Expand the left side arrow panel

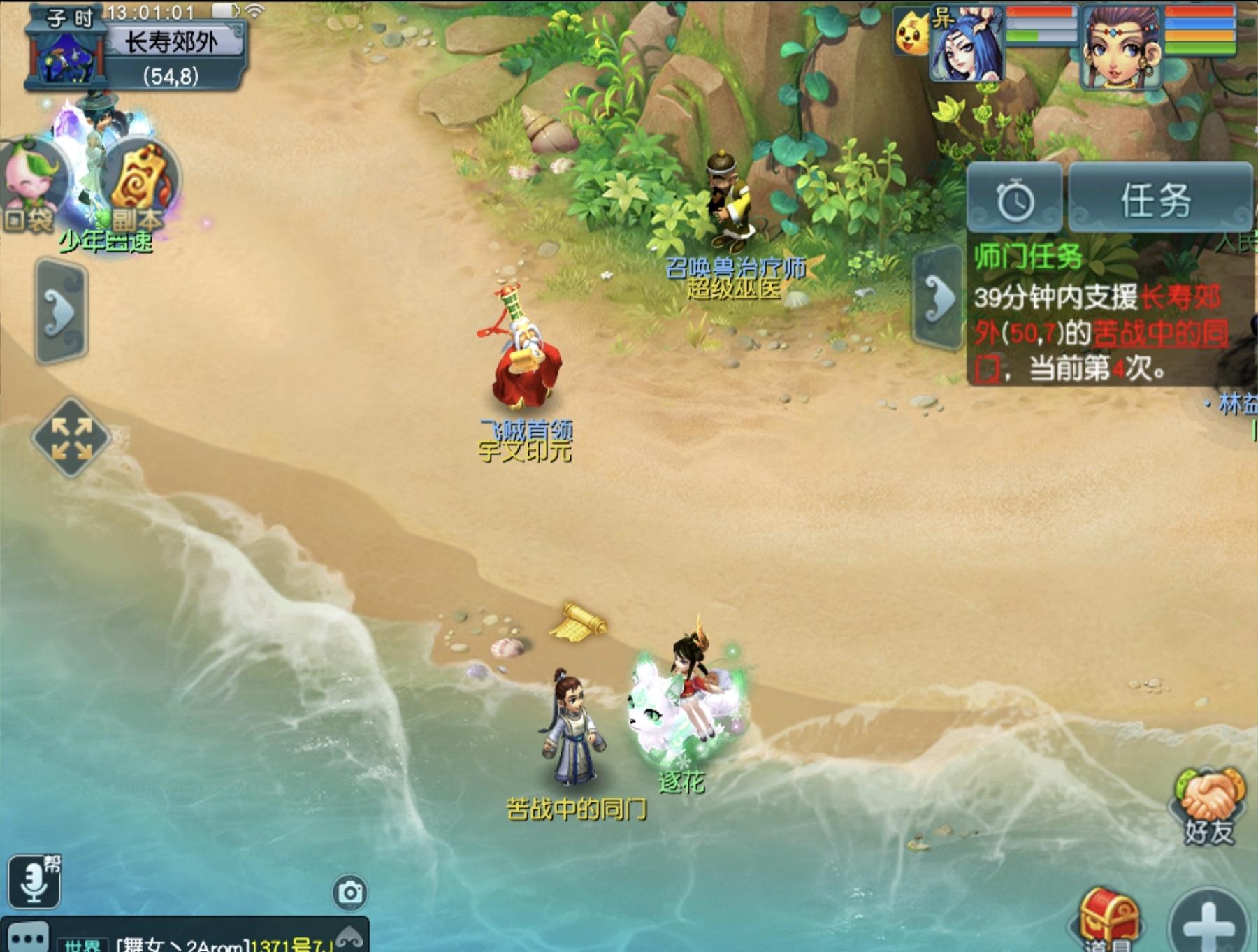coord(61,311)
